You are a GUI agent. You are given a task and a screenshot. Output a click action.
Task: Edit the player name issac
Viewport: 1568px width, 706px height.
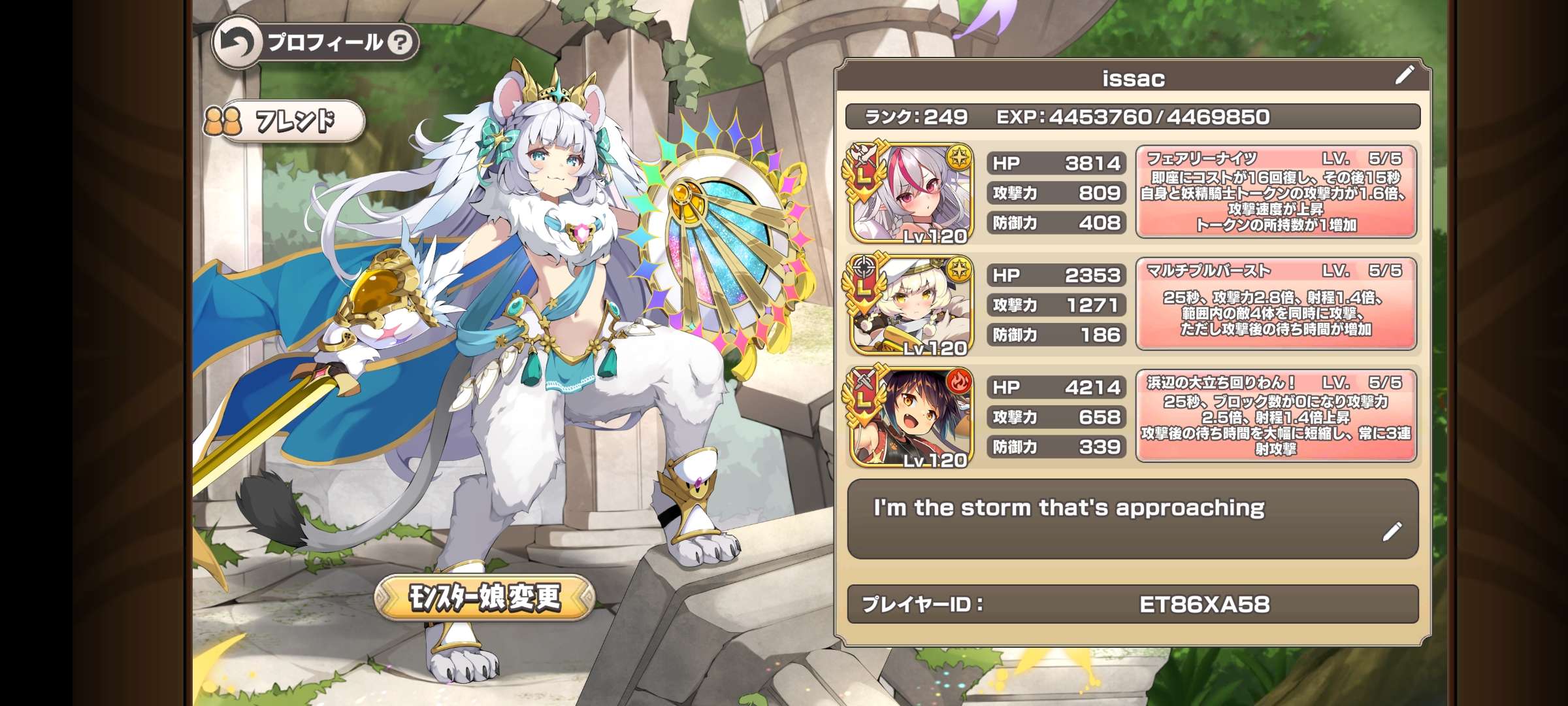(1404, 75)
